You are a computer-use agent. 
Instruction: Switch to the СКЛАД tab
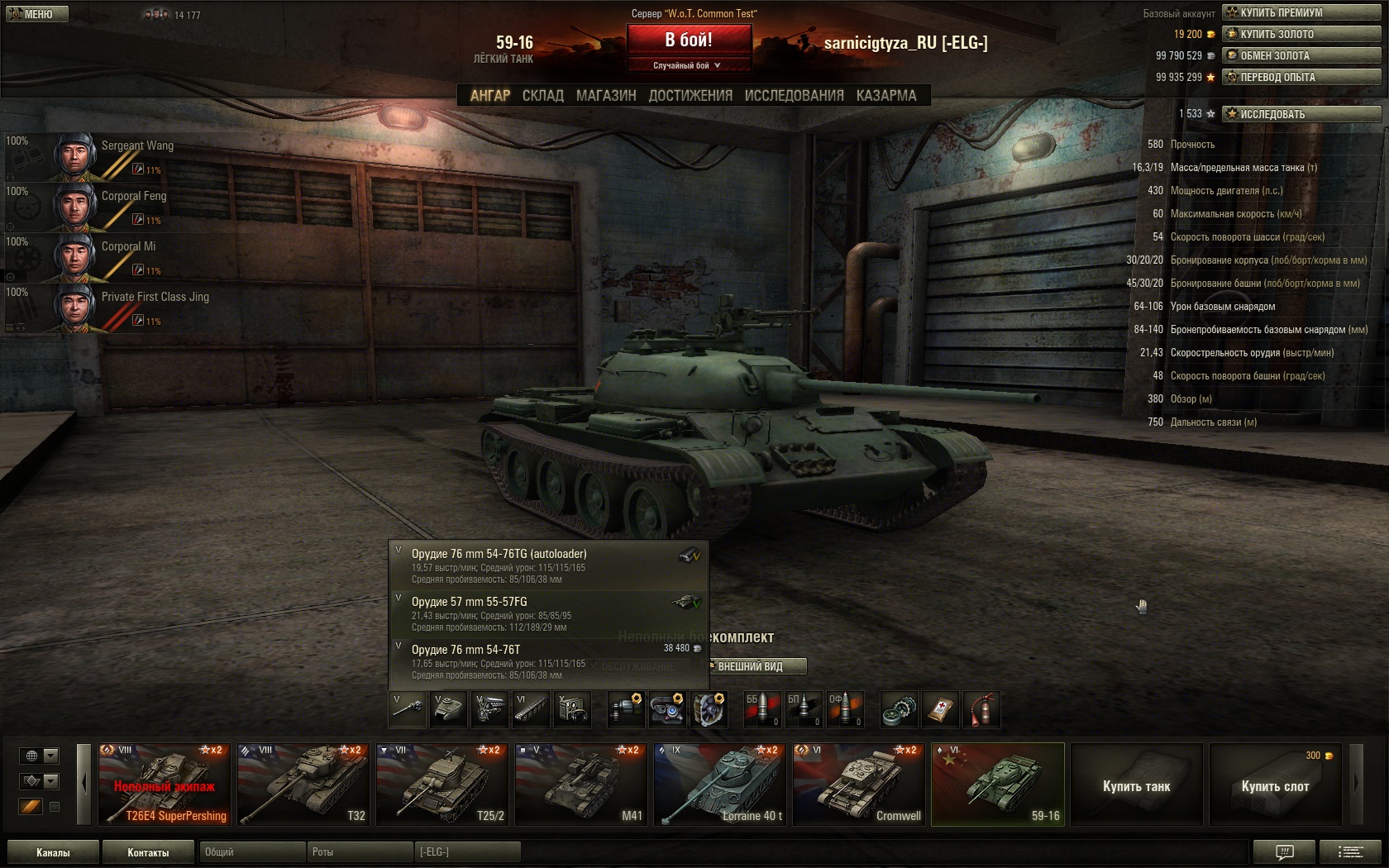[x=542, y=96]
